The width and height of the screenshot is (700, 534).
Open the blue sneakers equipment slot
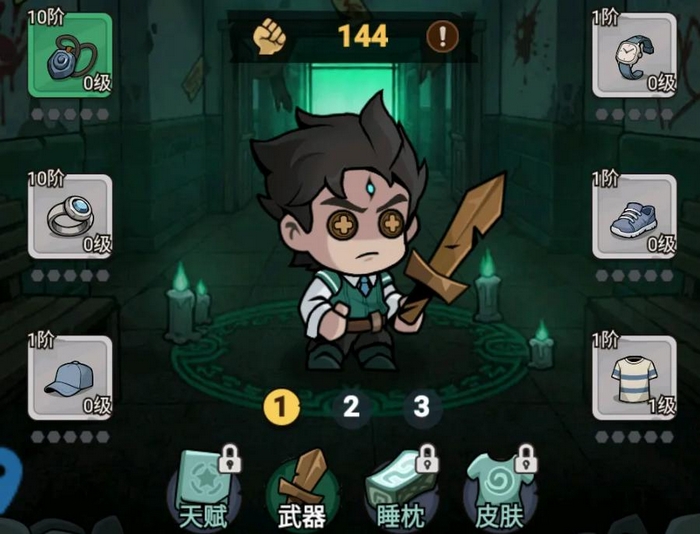634,217
